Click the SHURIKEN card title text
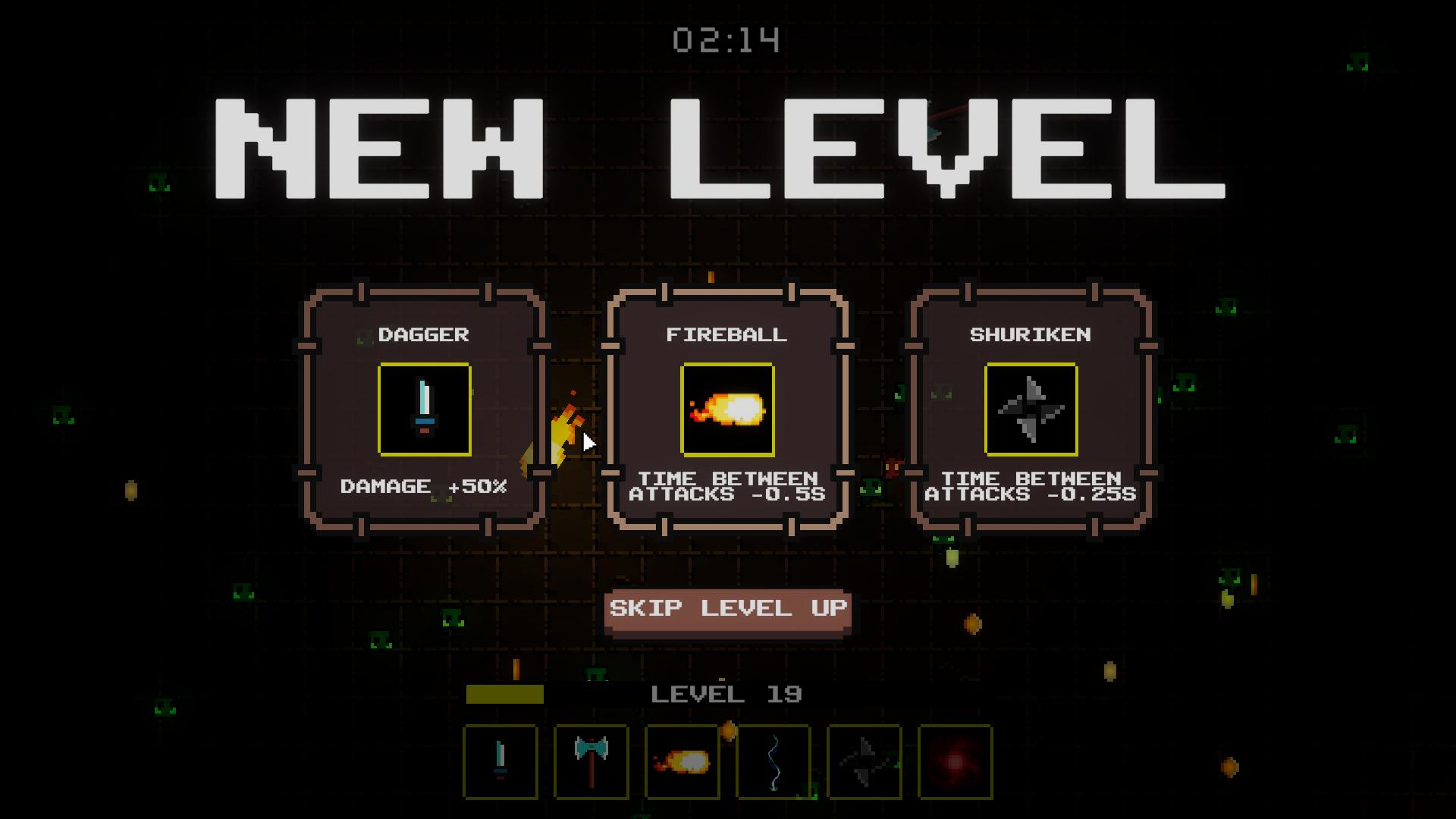The height and width of the screenshot is (819, 1456). (x=1032, y=334)
